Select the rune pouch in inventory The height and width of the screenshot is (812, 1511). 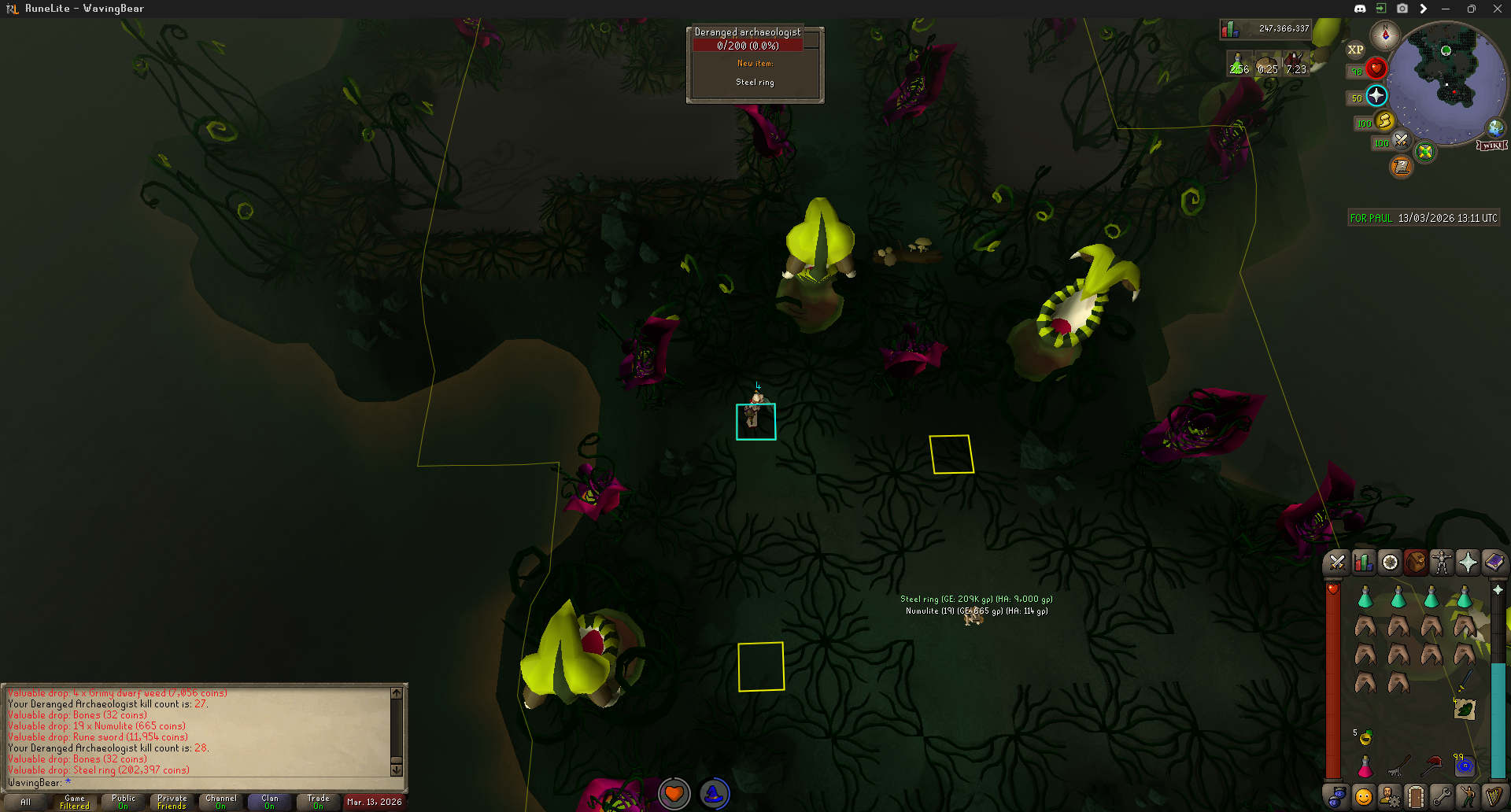1465,766
